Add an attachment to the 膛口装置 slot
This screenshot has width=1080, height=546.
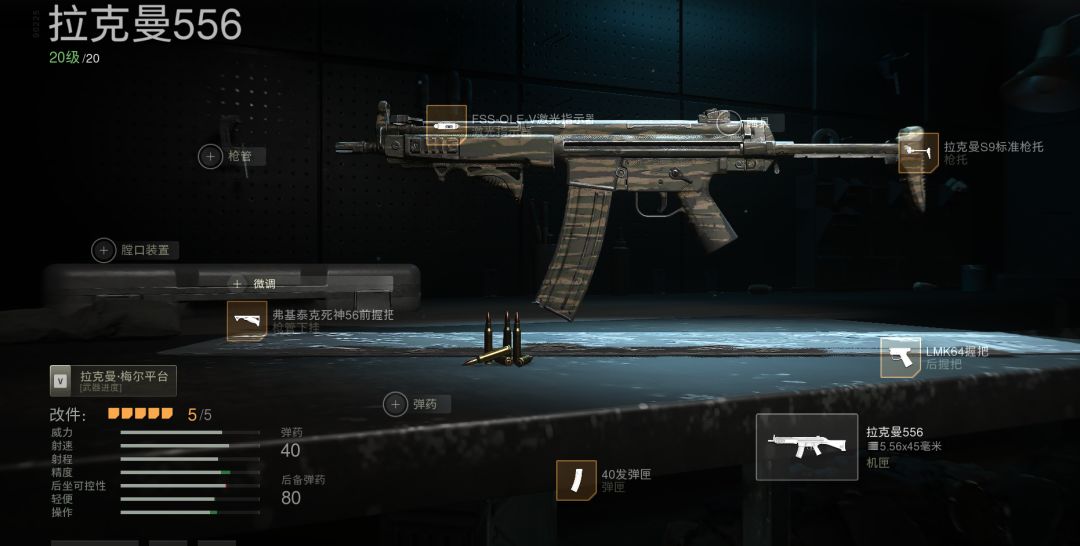(104, 250)
